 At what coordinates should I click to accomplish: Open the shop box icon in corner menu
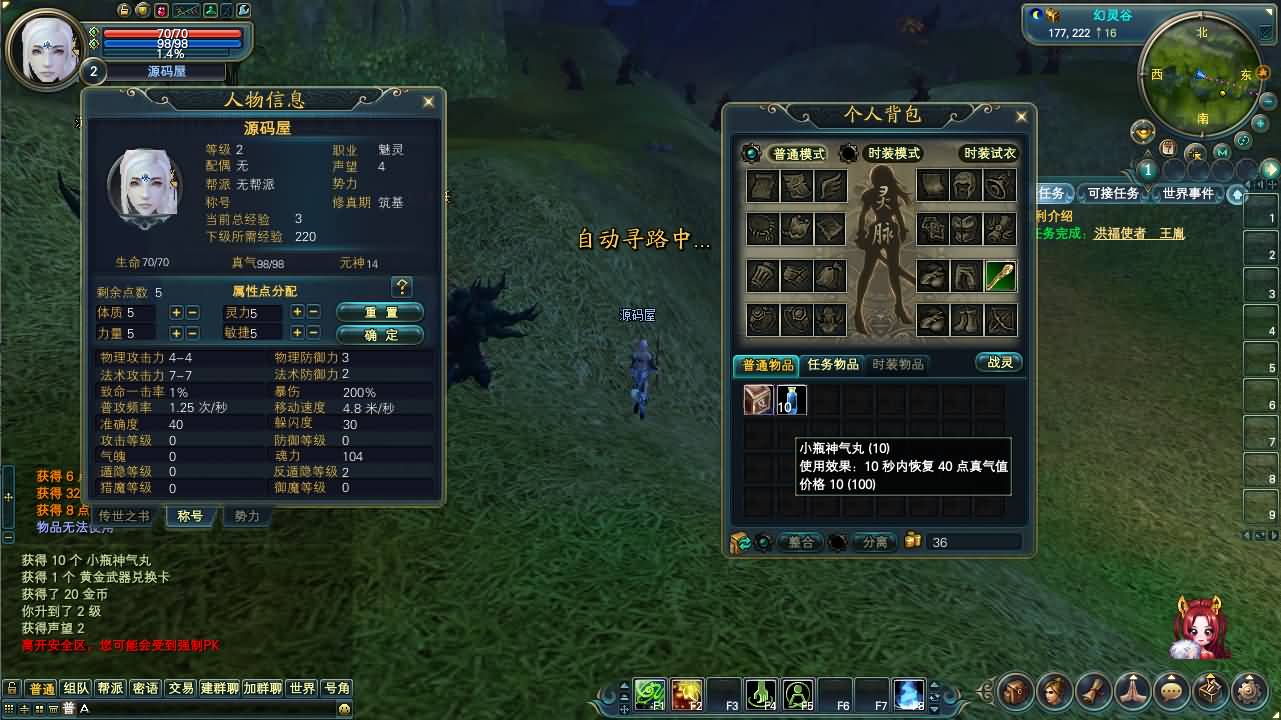tap(1209, 690)
